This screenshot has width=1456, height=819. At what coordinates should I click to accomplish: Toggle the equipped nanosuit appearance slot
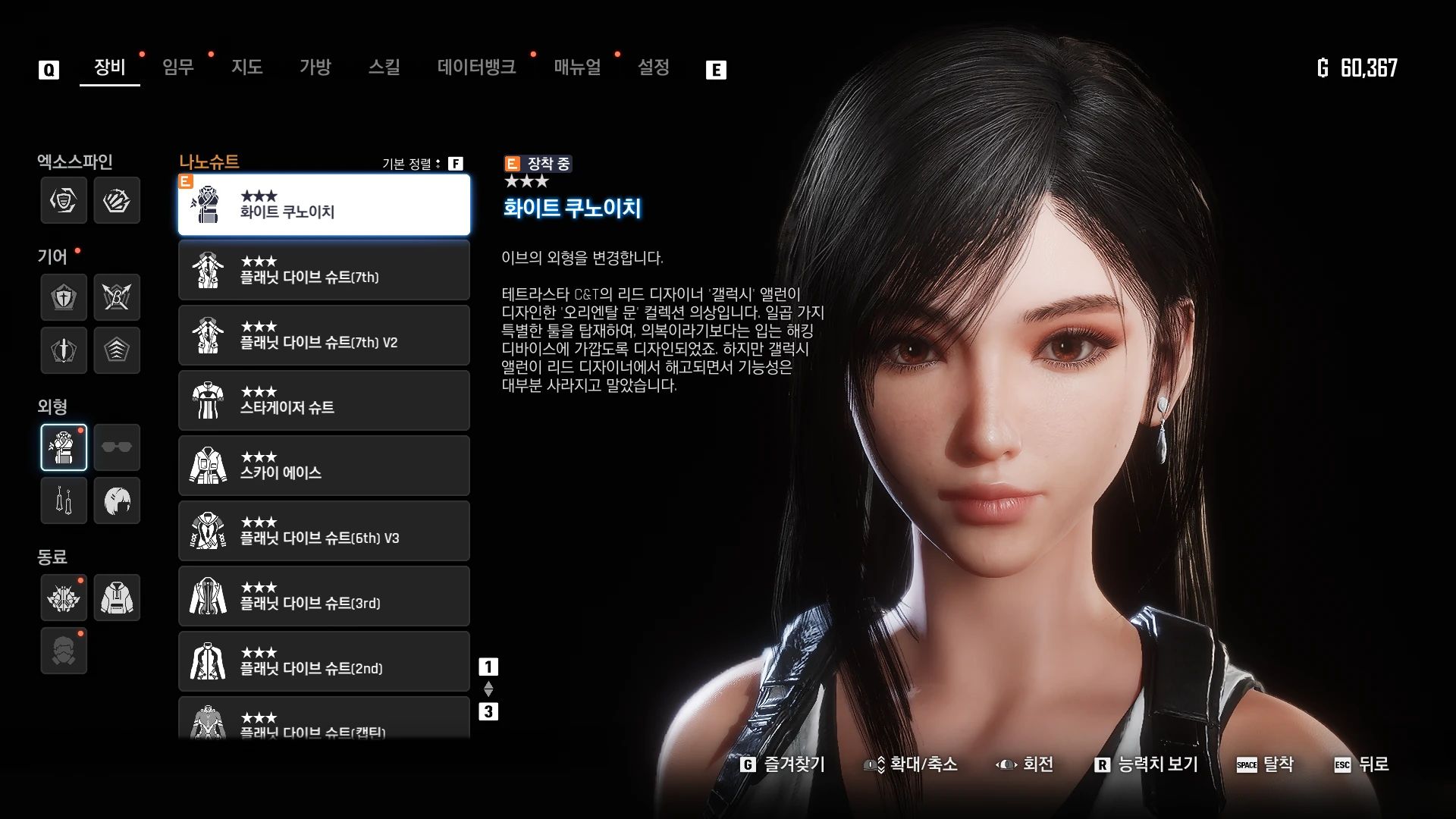click(x=64, y=447)
